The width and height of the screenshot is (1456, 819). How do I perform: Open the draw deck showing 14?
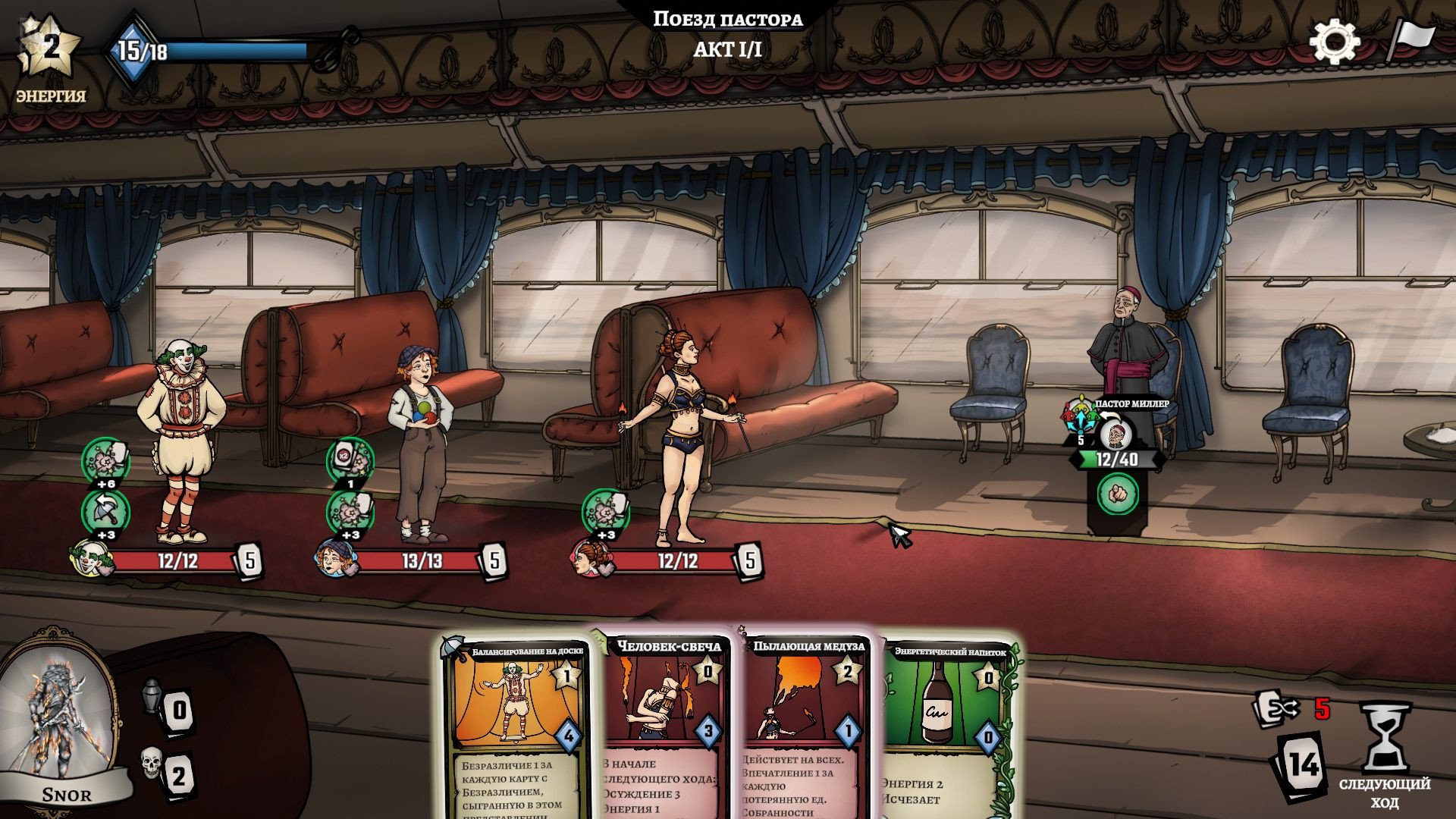click(1302, 764)
